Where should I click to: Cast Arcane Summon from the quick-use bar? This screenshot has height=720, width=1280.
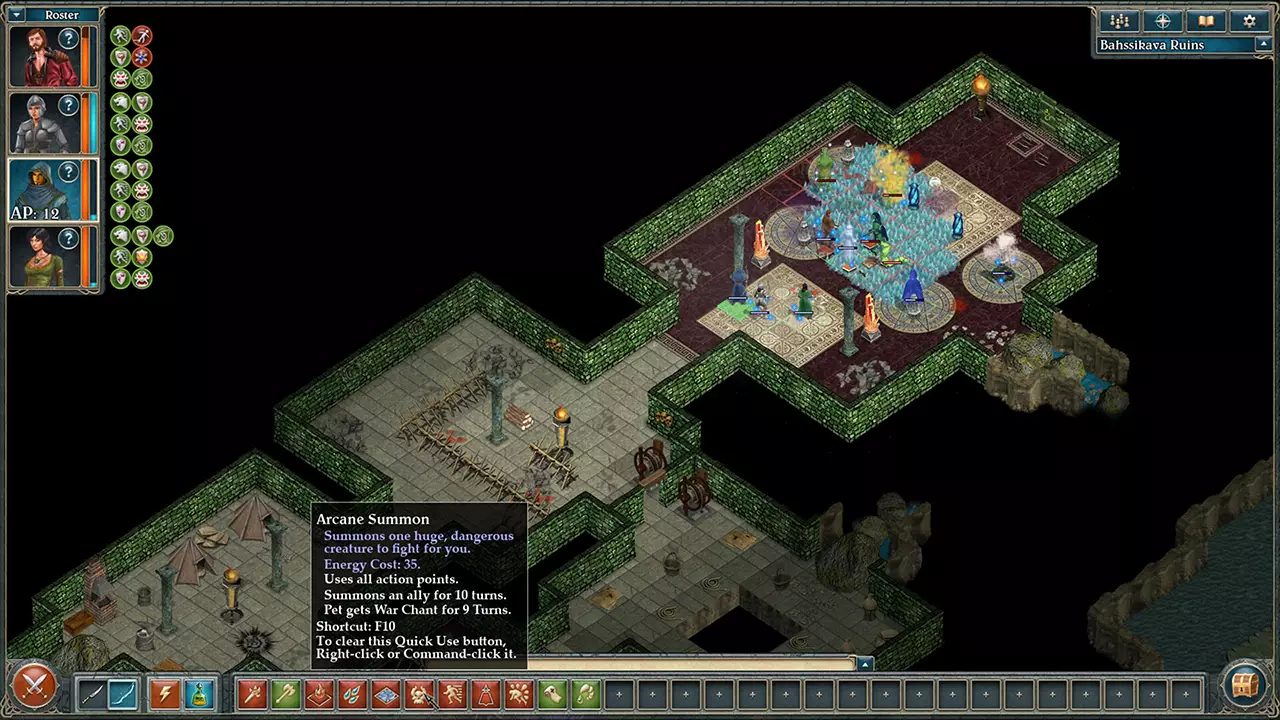(x=420, y=694)
